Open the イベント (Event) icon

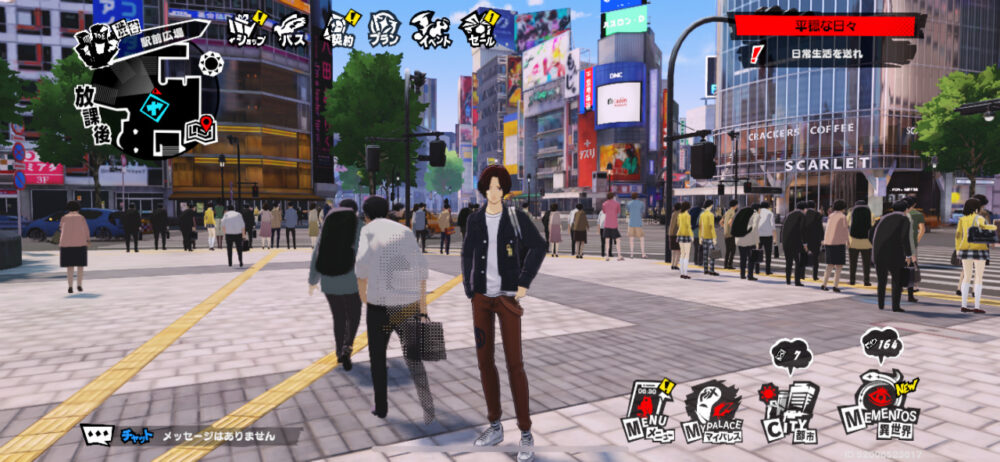tap(432, 29)
